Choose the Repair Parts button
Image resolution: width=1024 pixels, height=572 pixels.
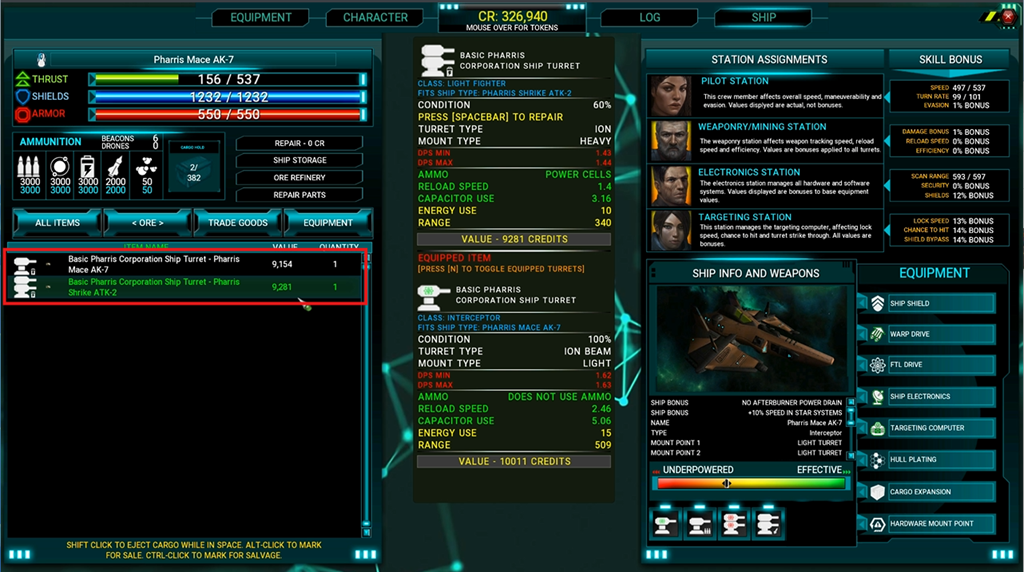[x=300, y=195]
